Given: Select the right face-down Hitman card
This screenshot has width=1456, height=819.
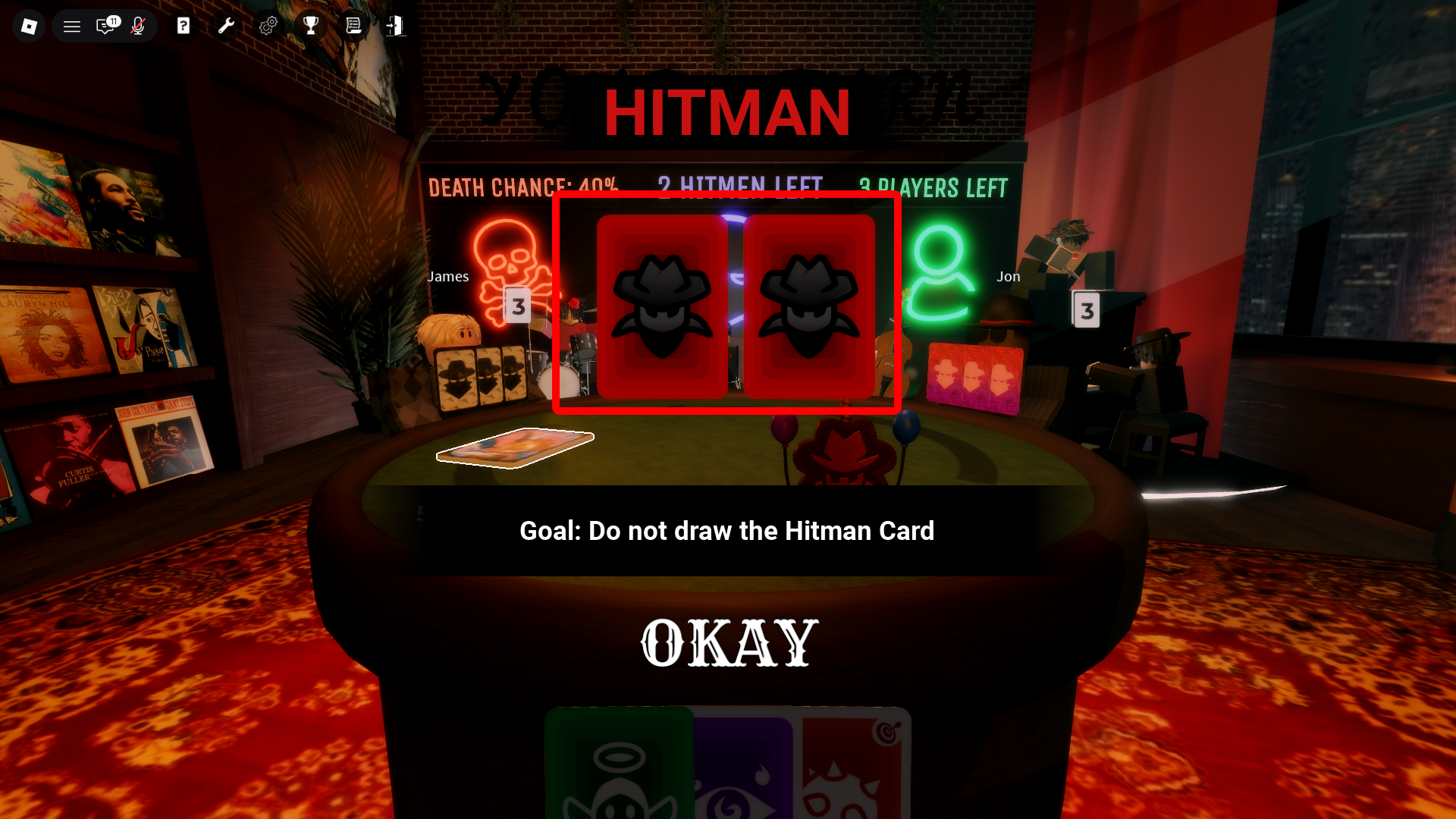Looking at the screenshot, I should coord(810,306).
